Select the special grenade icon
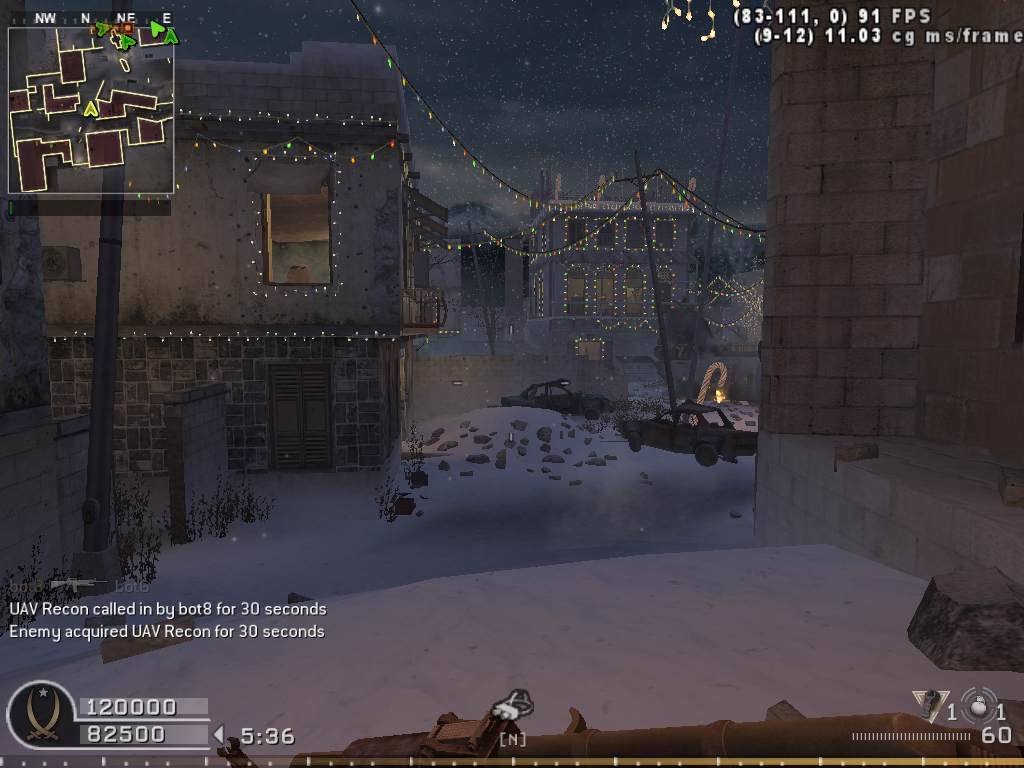The height and width of the screenshot is (768, 1024). (x=930, y=706)
